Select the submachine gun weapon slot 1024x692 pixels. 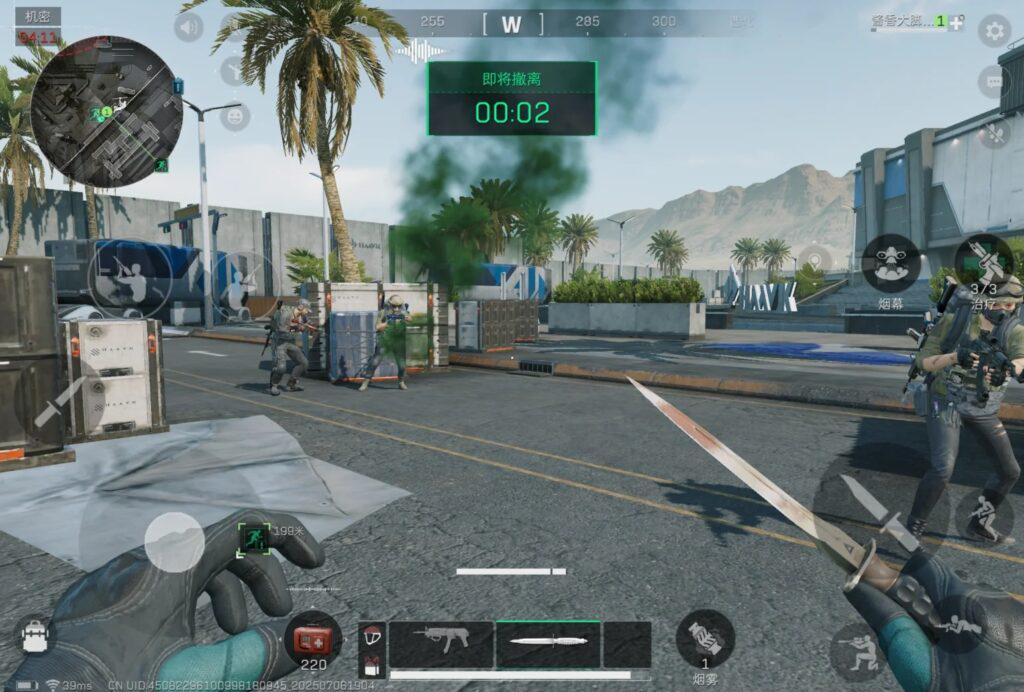[440, 643]
